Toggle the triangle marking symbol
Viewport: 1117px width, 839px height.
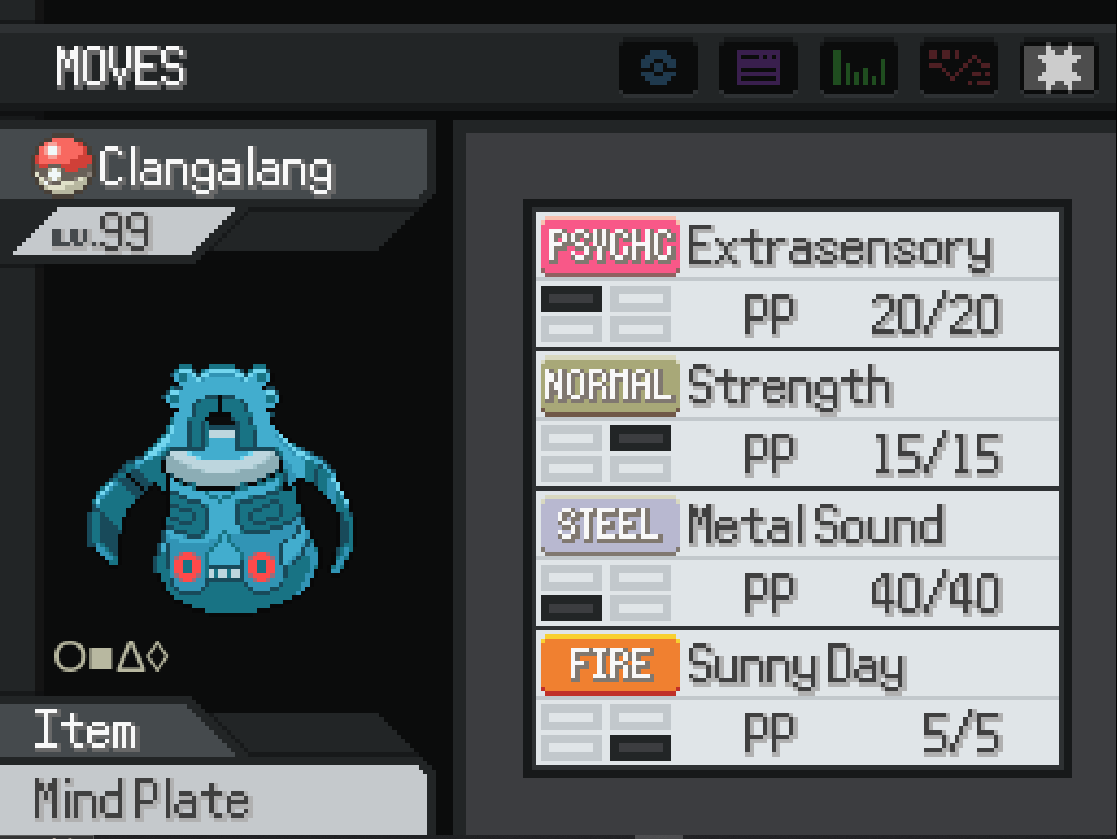click(x=129, y=657)
